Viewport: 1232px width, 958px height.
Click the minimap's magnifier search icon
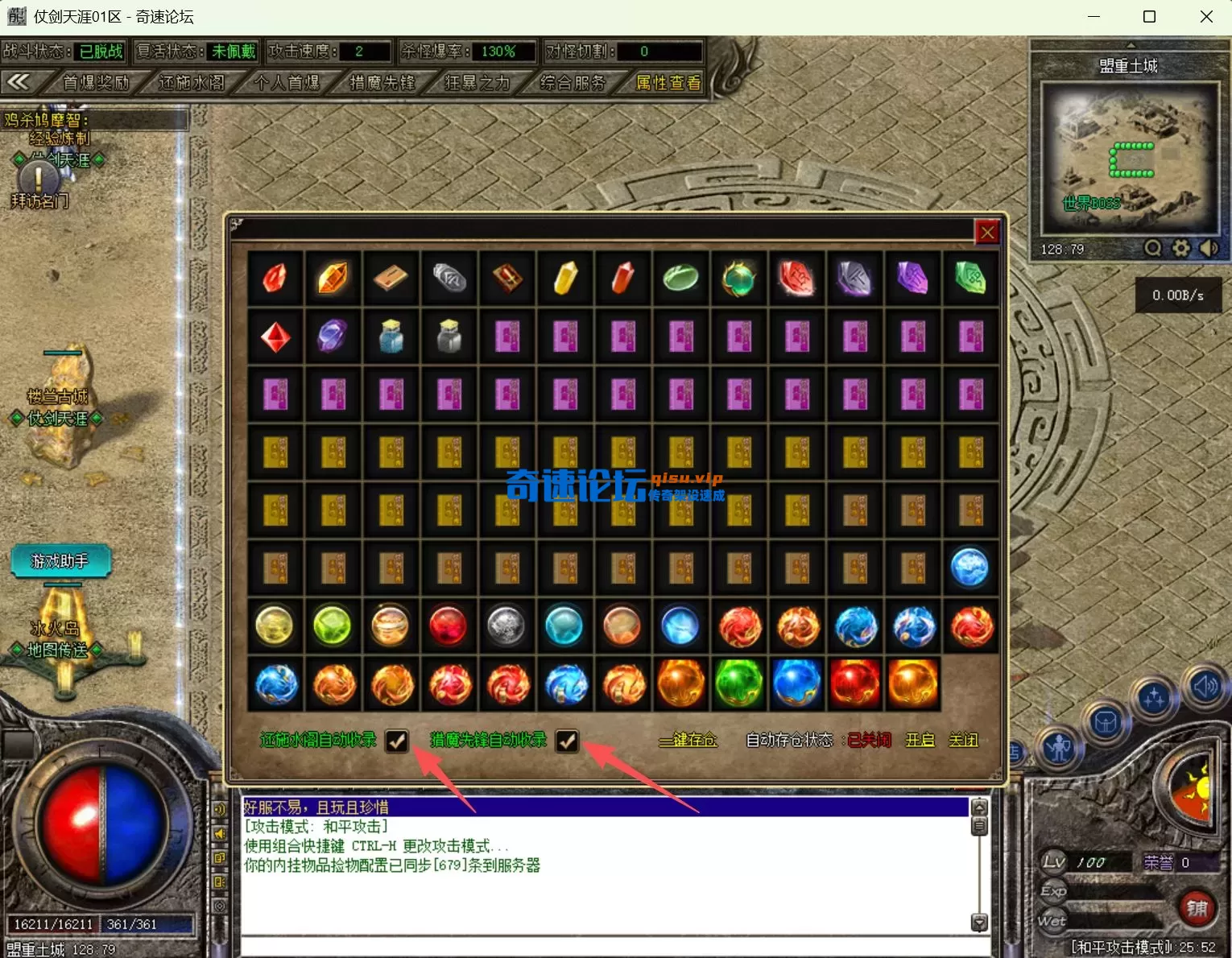point(1153,249)
